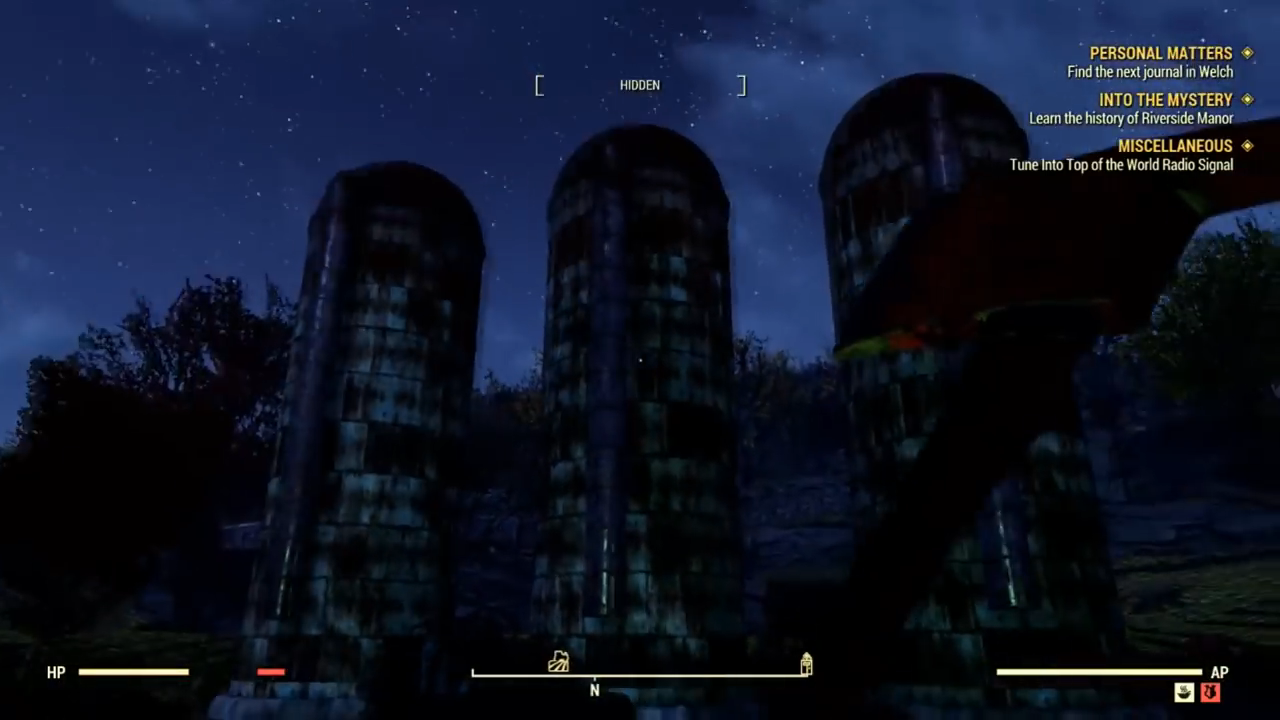
Task: Select the Personal Matters quest tracker entry
Action: [x=1160, y=54]
